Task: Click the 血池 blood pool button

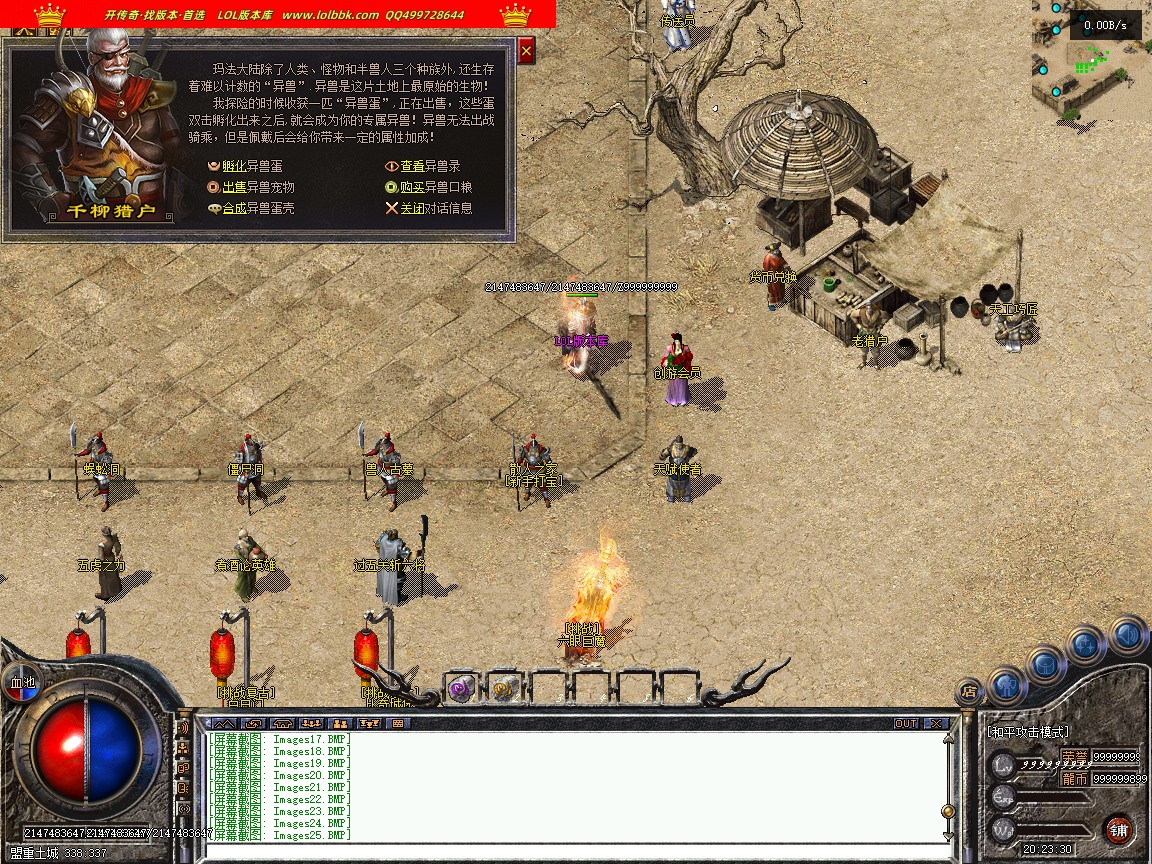Action: pos(22,683)
